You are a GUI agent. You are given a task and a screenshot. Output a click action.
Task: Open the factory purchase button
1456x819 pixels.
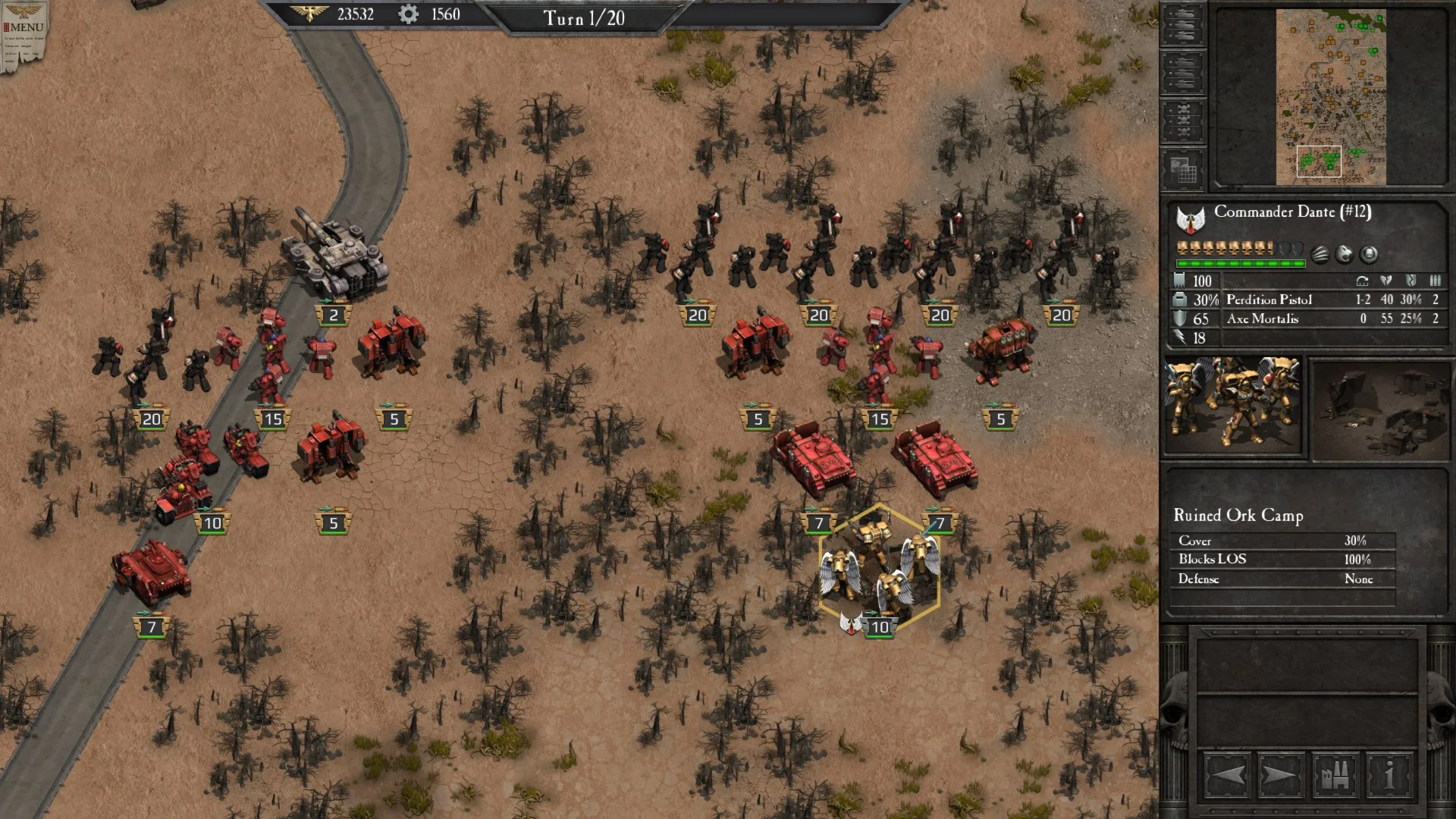[1335, 776]
